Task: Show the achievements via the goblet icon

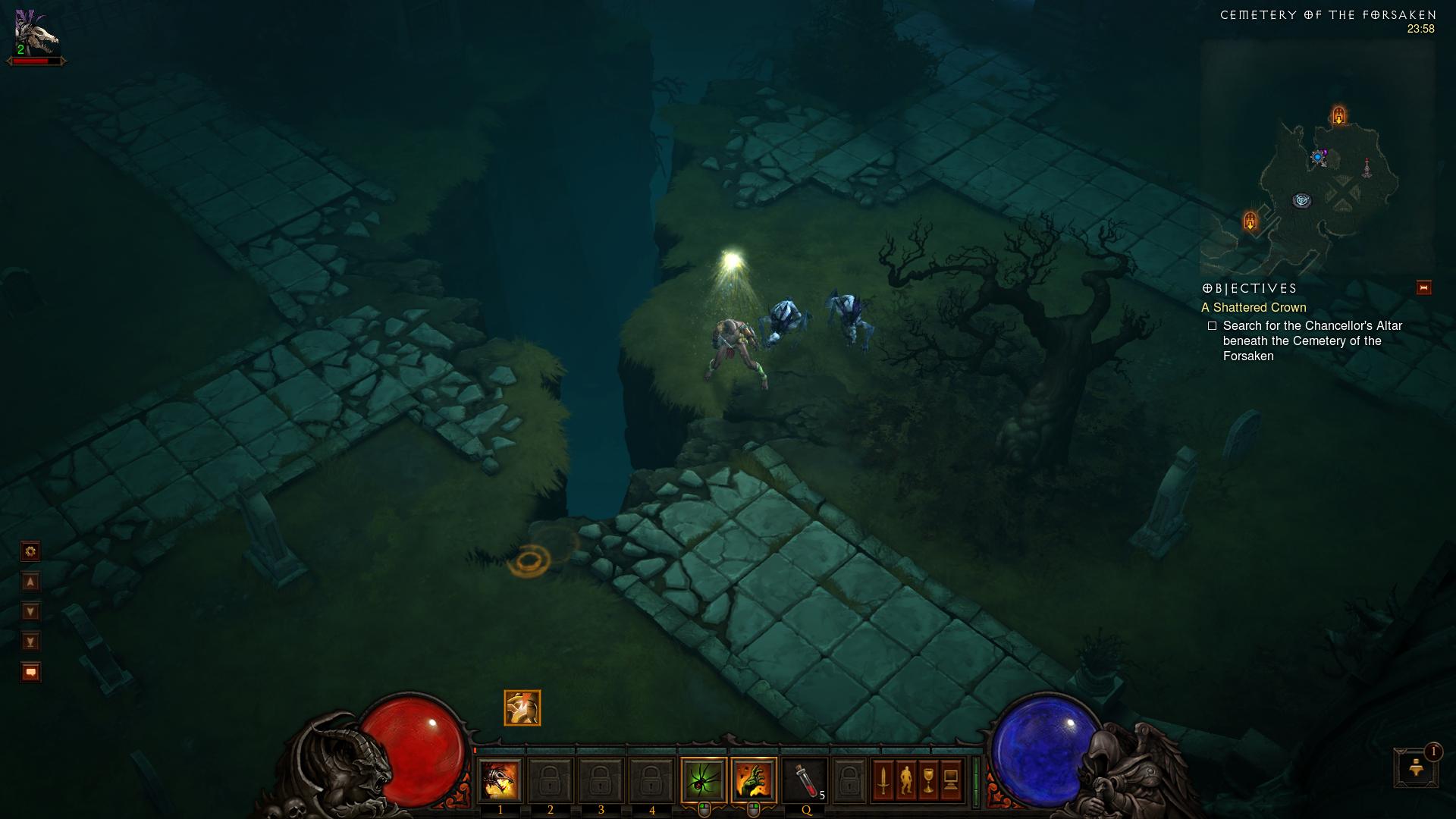Action: (928, 780)
